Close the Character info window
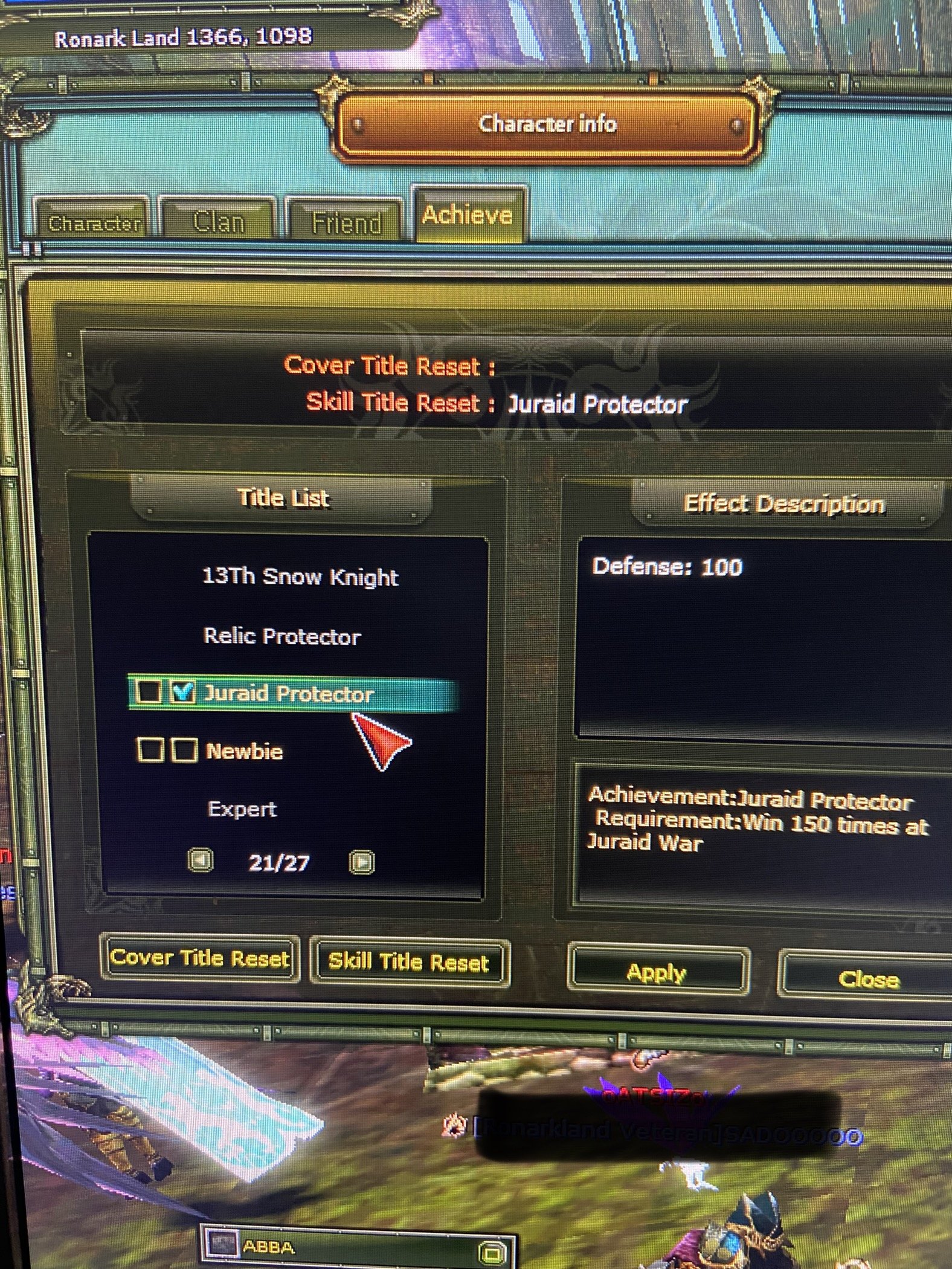Screen dimensions: 952x1269 [x=869, y=976]
